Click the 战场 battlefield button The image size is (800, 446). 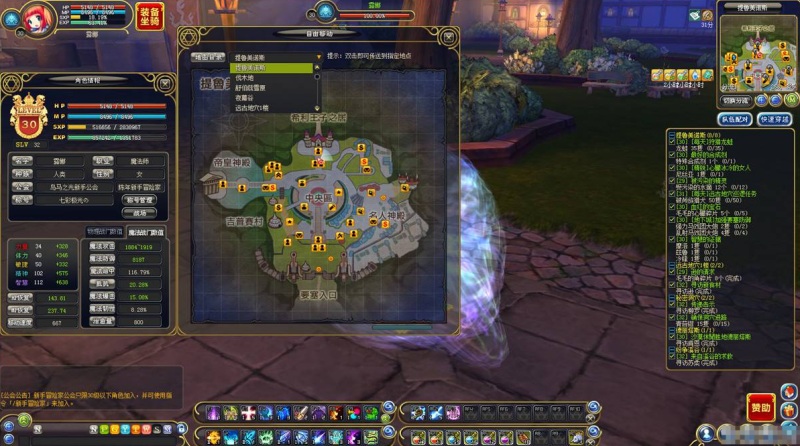[x=141, y=212]
